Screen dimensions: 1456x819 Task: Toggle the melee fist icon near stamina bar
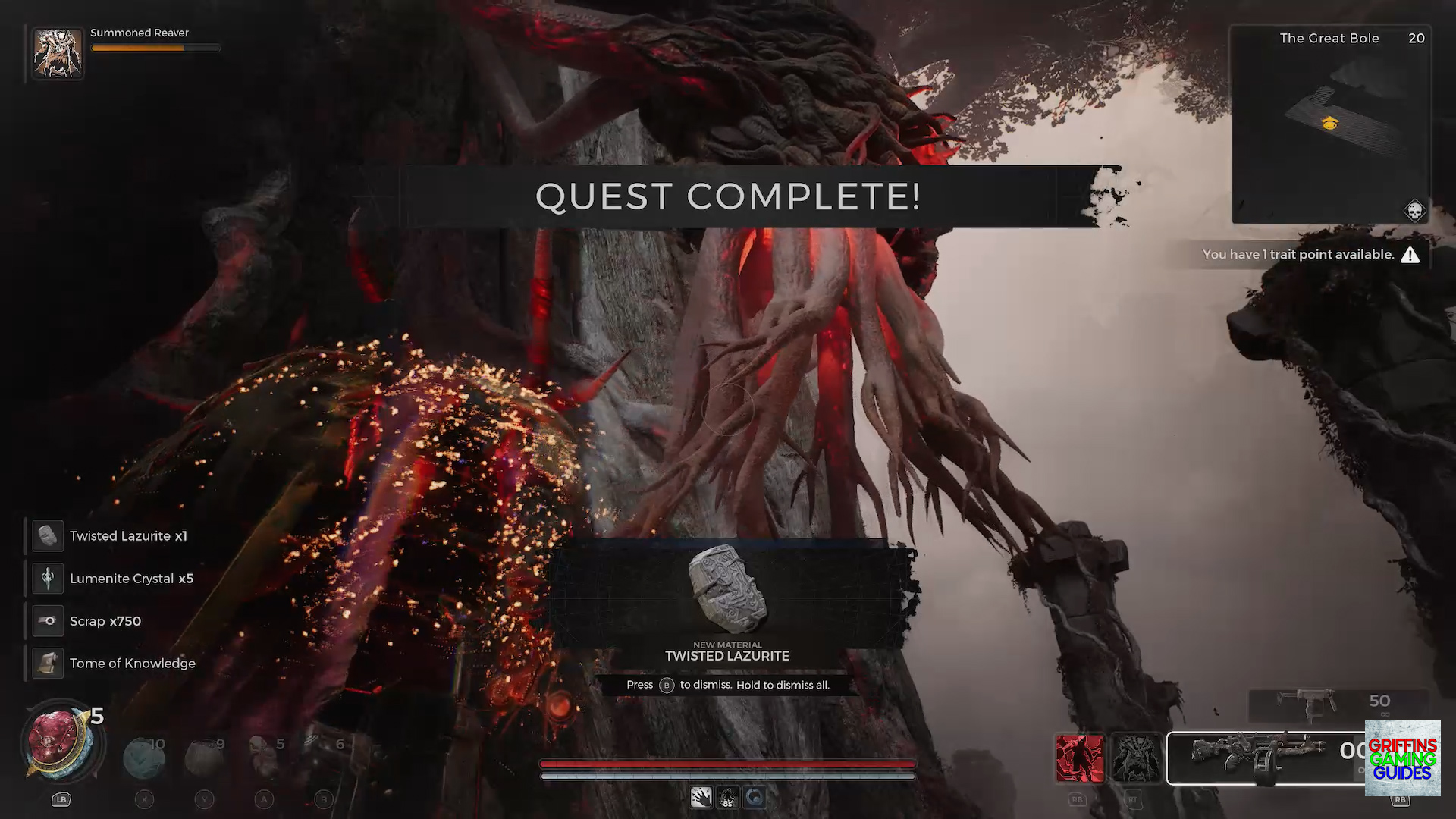tap(701, 796)
